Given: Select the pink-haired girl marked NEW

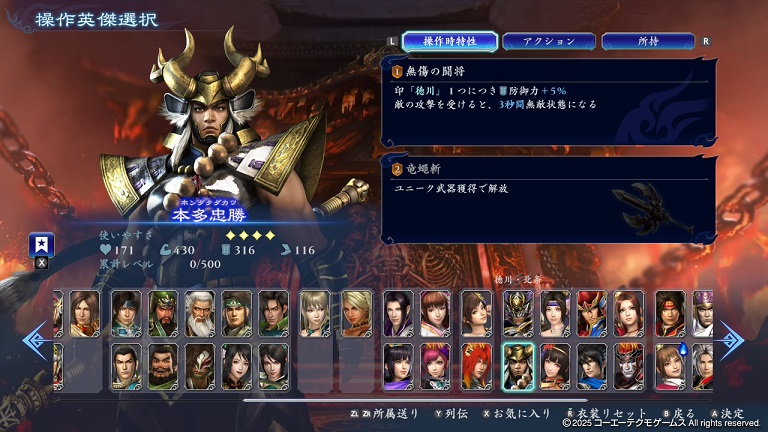Looking at the screenshot, I should (435, 365).
